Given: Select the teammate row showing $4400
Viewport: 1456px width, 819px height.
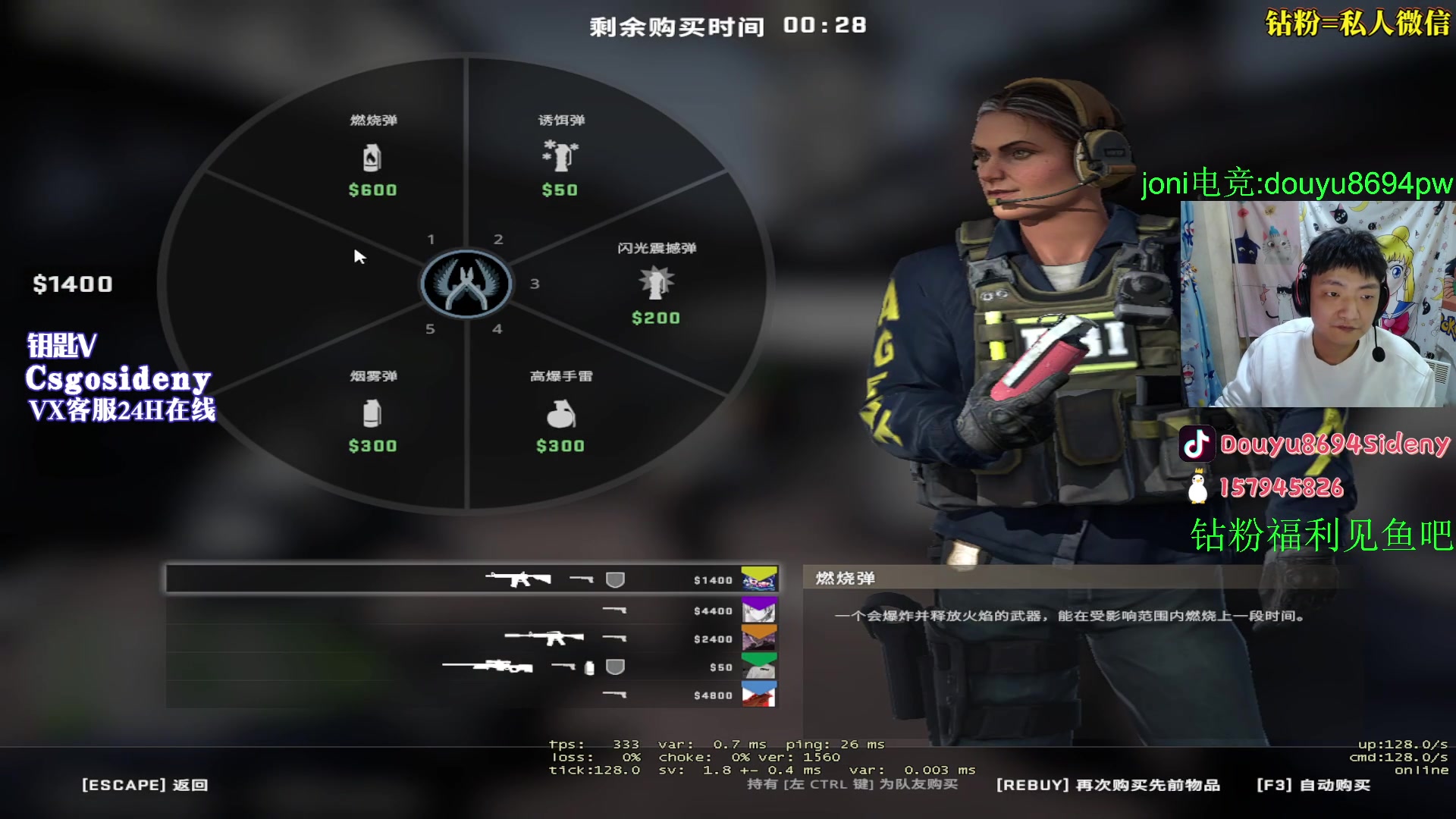Looking at the screenshot, I should 472,610.
